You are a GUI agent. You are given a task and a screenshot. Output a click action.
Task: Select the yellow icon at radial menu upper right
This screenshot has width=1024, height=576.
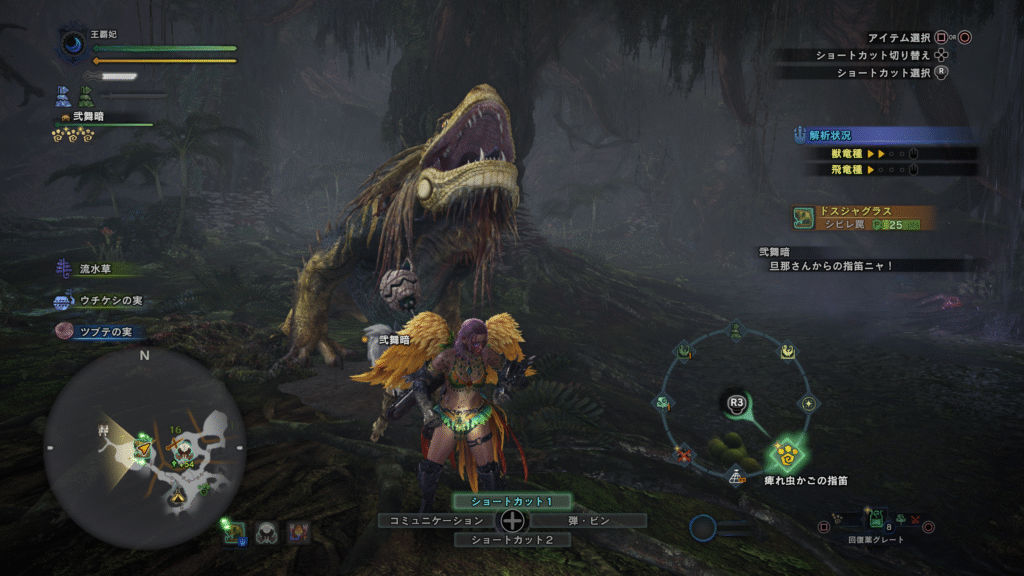(788, 351)
